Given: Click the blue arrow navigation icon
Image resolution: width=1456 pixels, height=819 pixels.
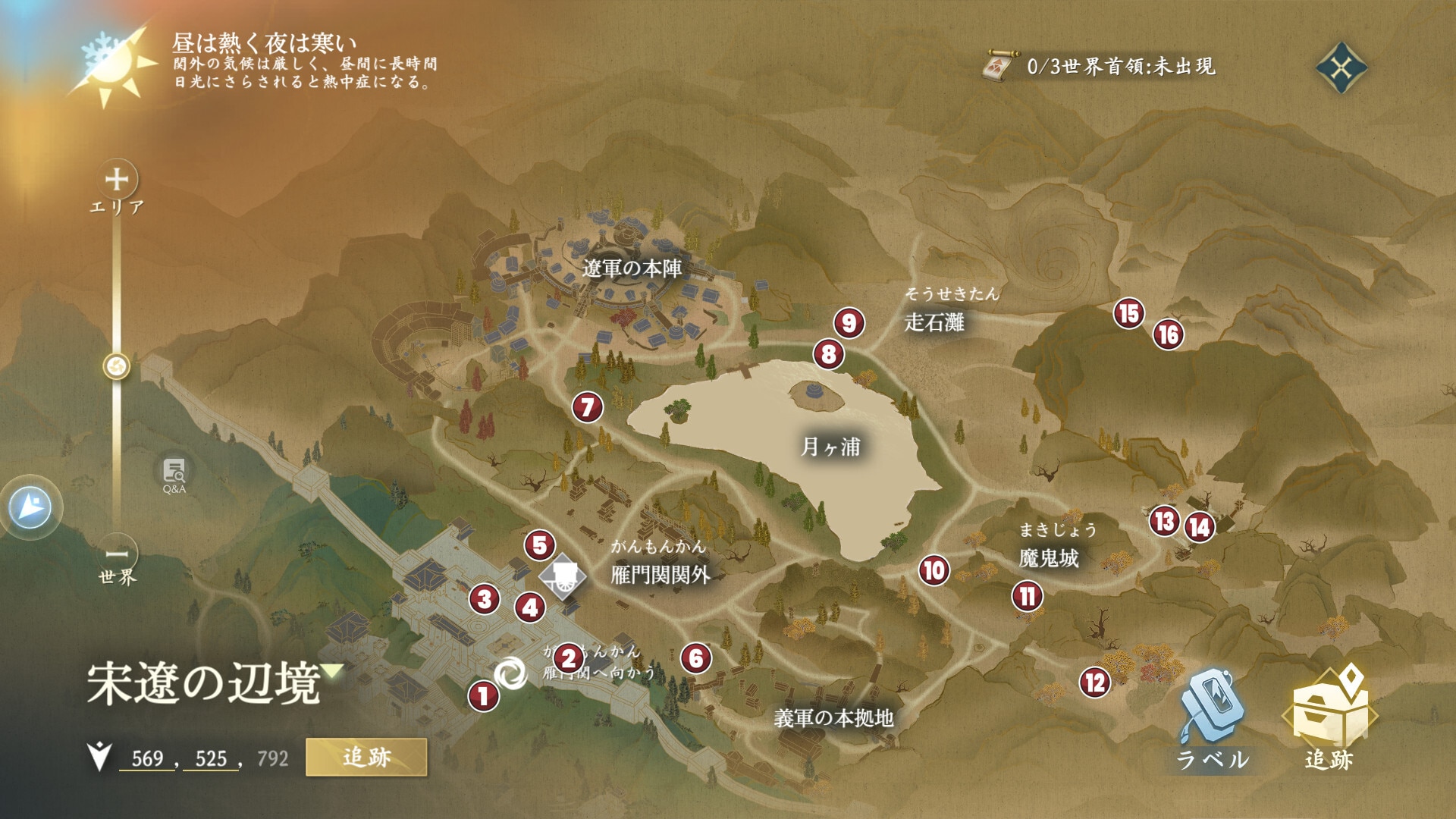Looking at the screenshot, I should pyautogui.click(x=31, y=507).
